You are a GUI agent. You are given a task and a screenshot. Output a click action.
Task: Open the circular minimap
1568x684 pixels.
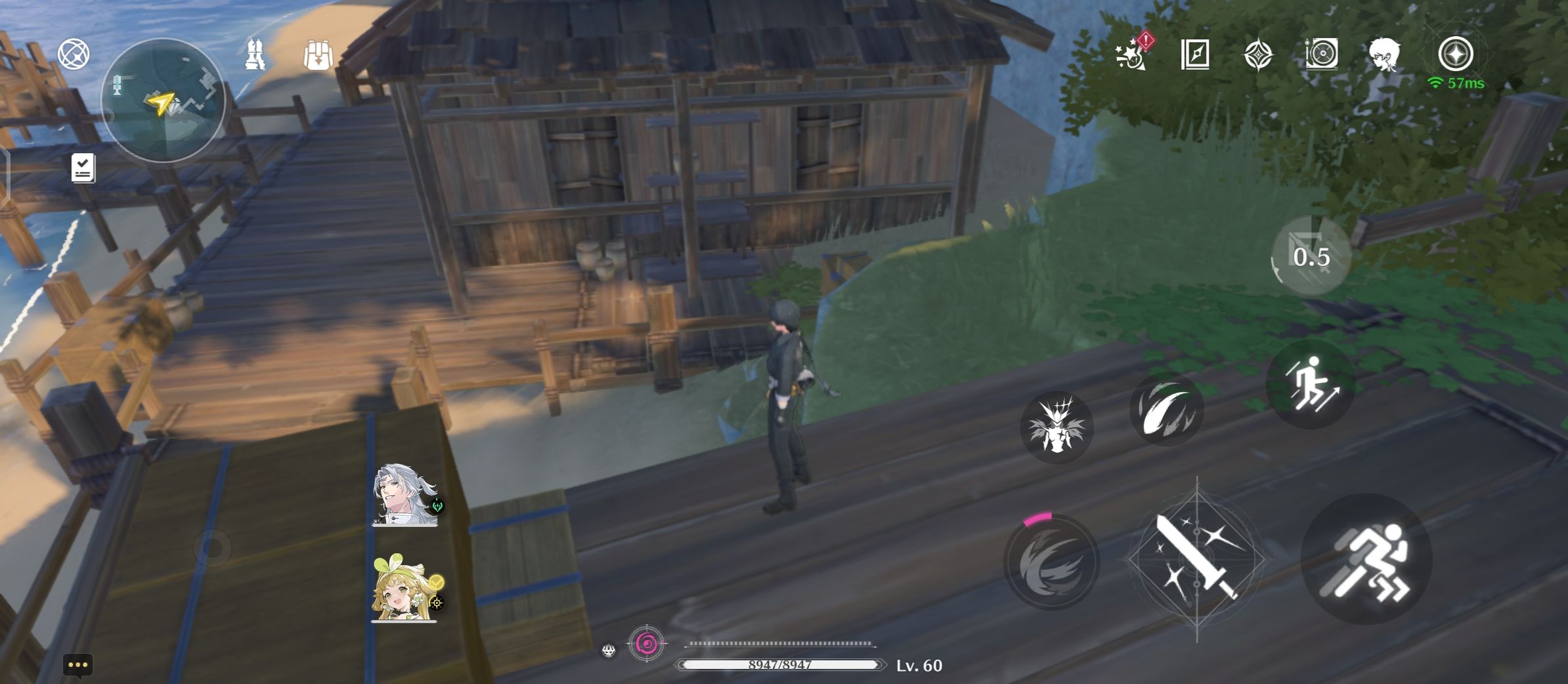(x=163, y=101)
